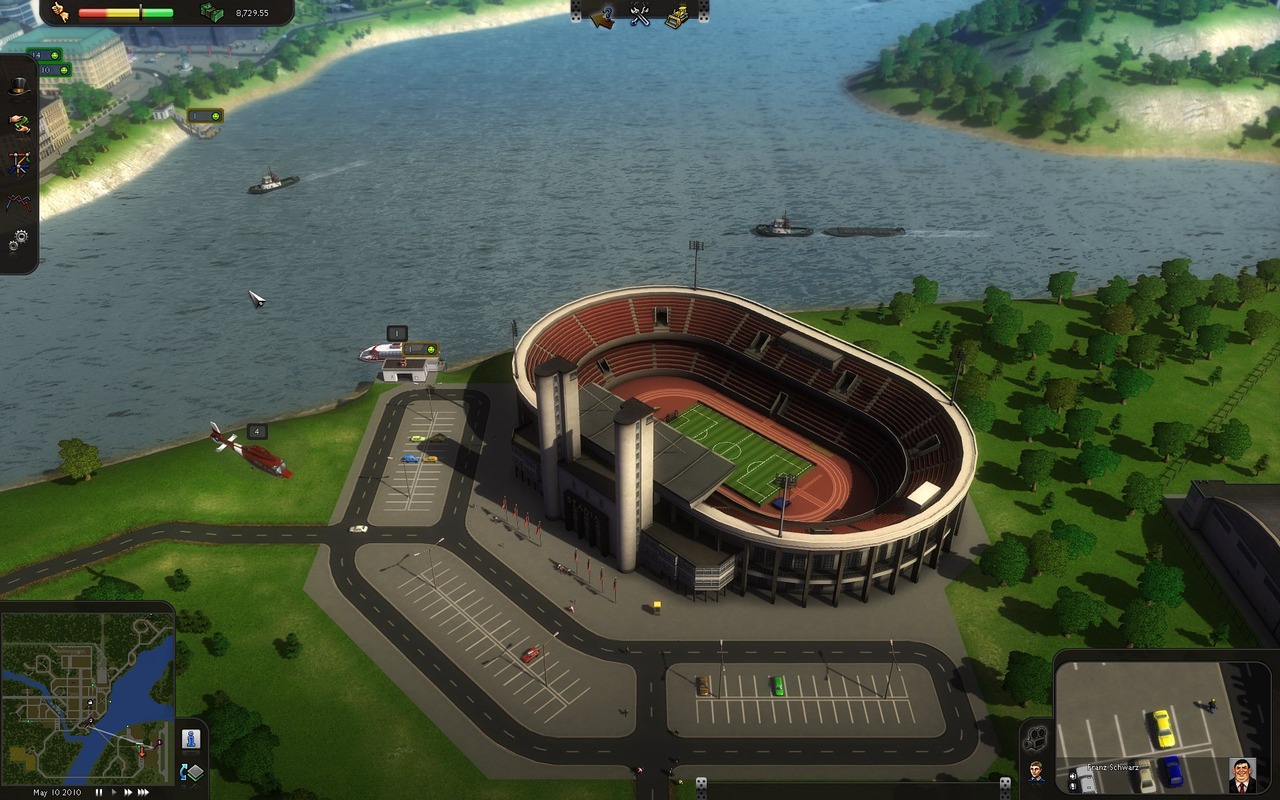
Task: Select Franz Schwarz's large portrait
Action: click(1242, 775)
